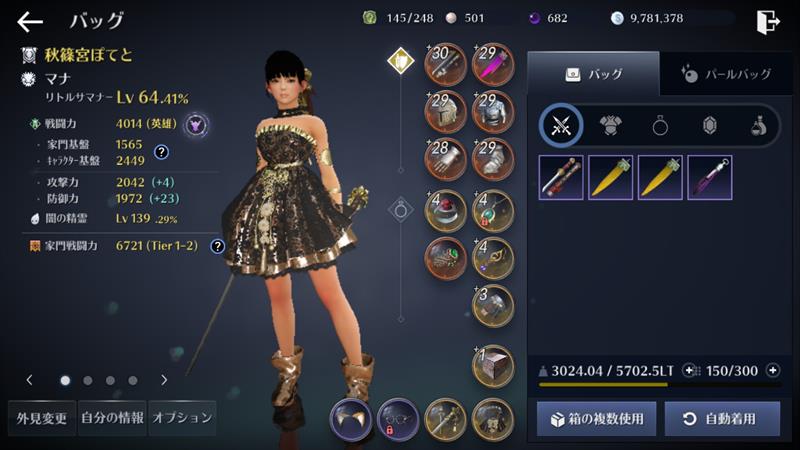The image size is (800, 450).
Task: Filter bag by crossed swords weapon category
Action: point(561,126)
